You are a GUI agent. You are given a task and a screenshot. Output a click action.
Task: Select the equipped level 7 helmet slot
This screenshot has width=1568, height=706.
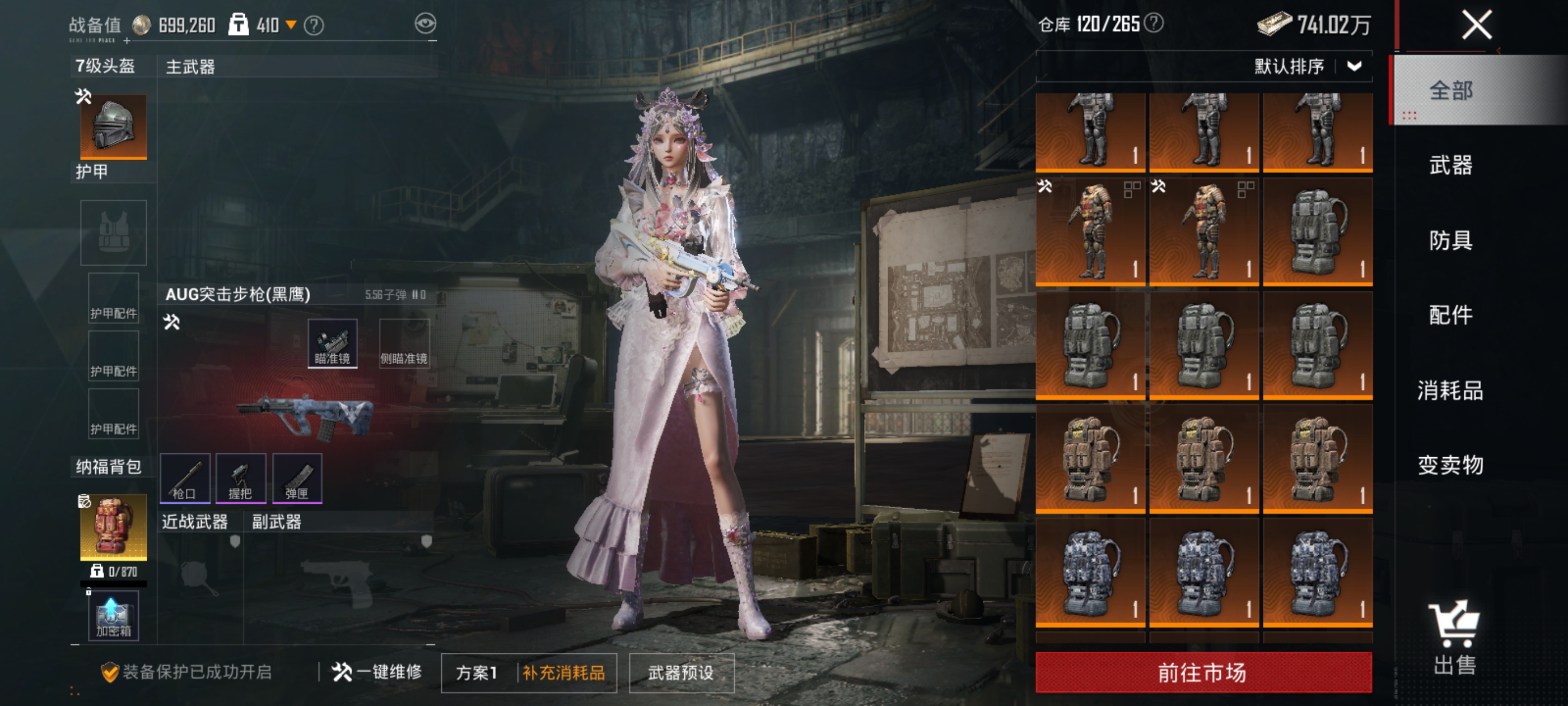pos(113,126)
